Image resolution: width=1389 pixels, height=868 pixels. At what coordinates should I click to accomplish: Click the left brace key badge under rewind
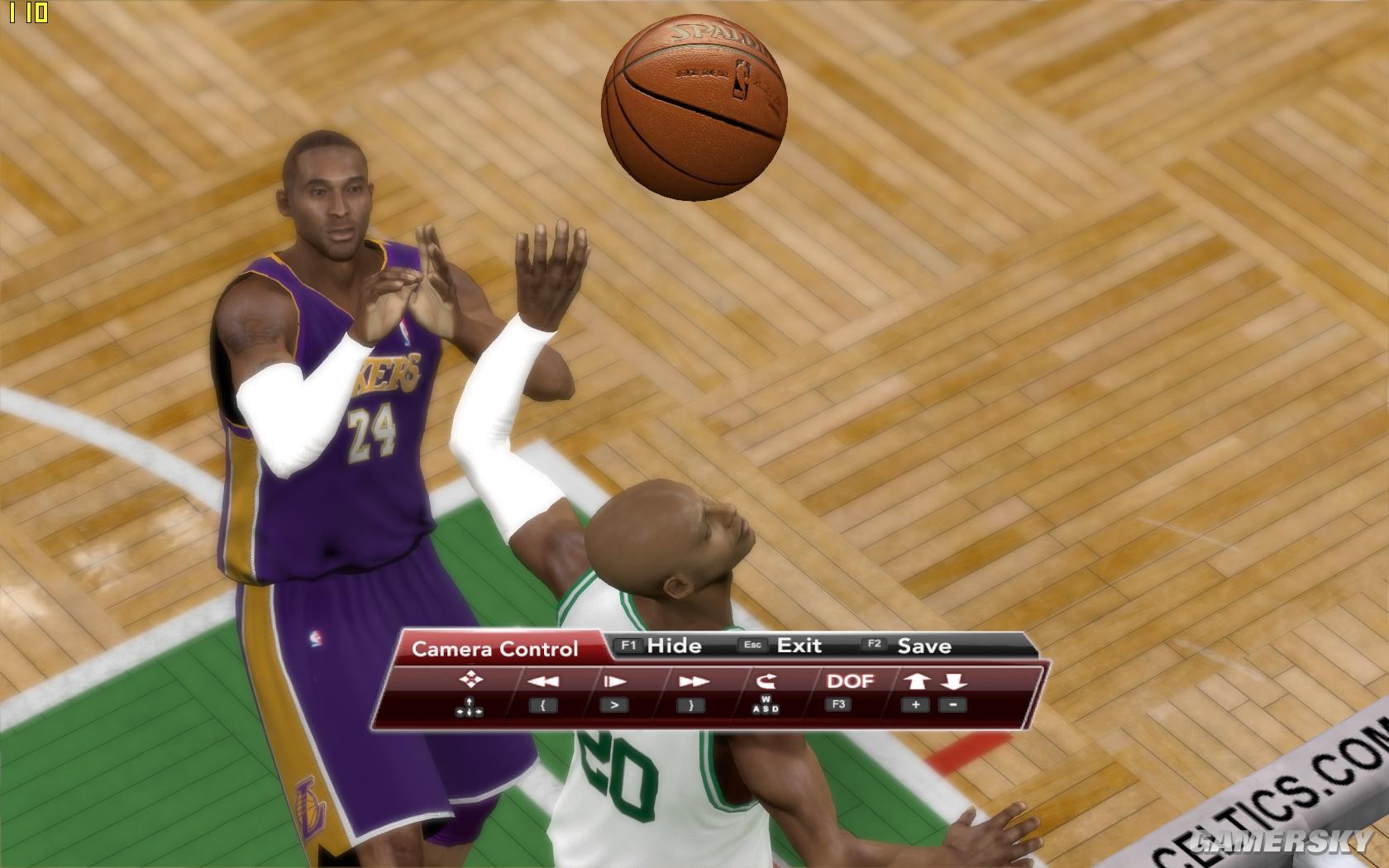click(x=542, y=707)
